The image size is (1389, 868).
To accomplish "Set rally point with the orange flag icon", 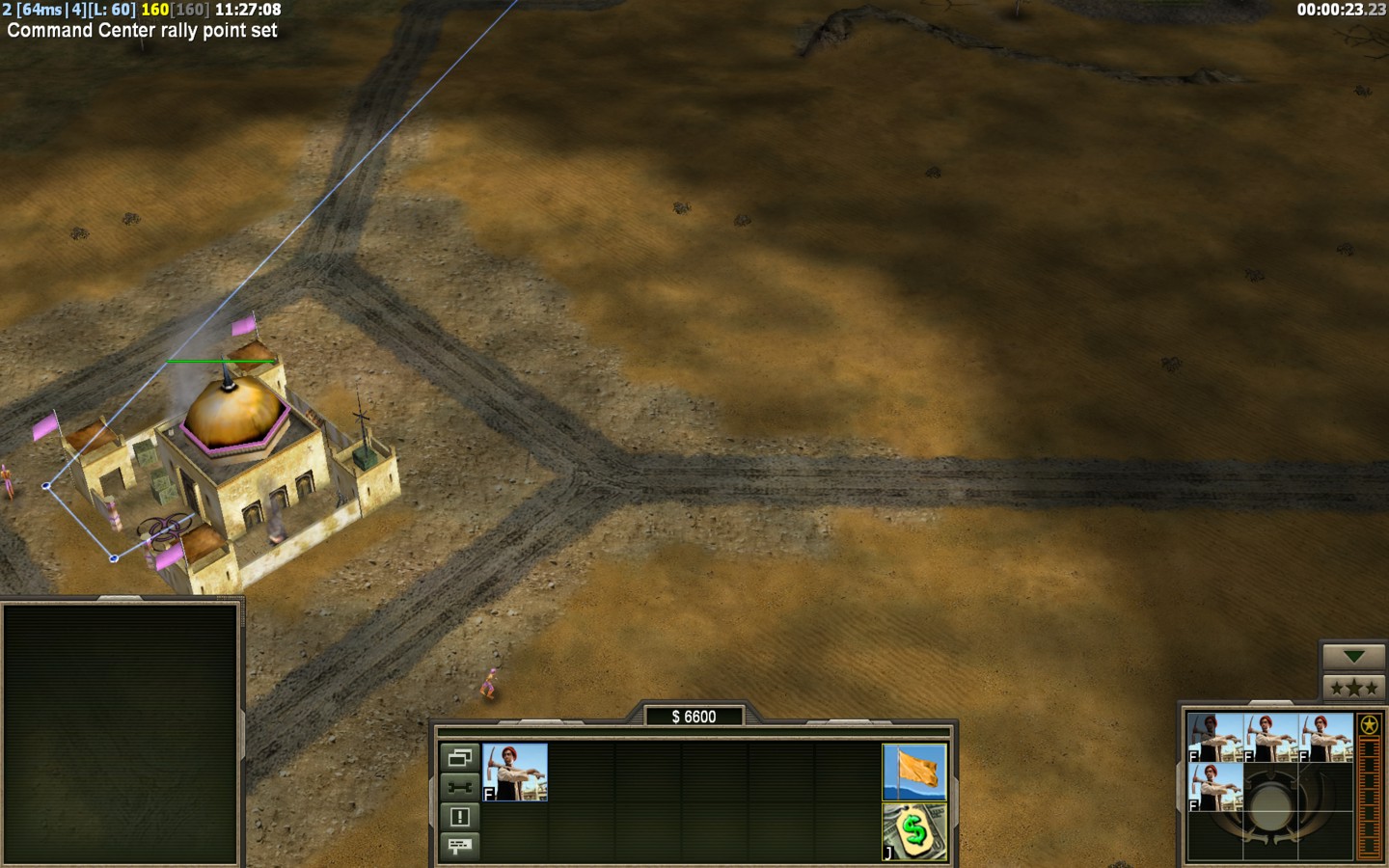I will 914,772.
